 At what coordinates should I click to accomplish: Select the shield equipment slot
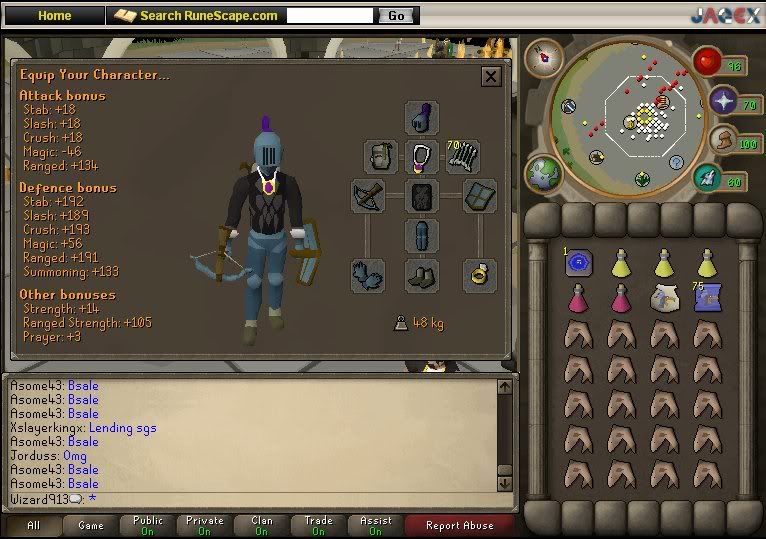(479, 196)
